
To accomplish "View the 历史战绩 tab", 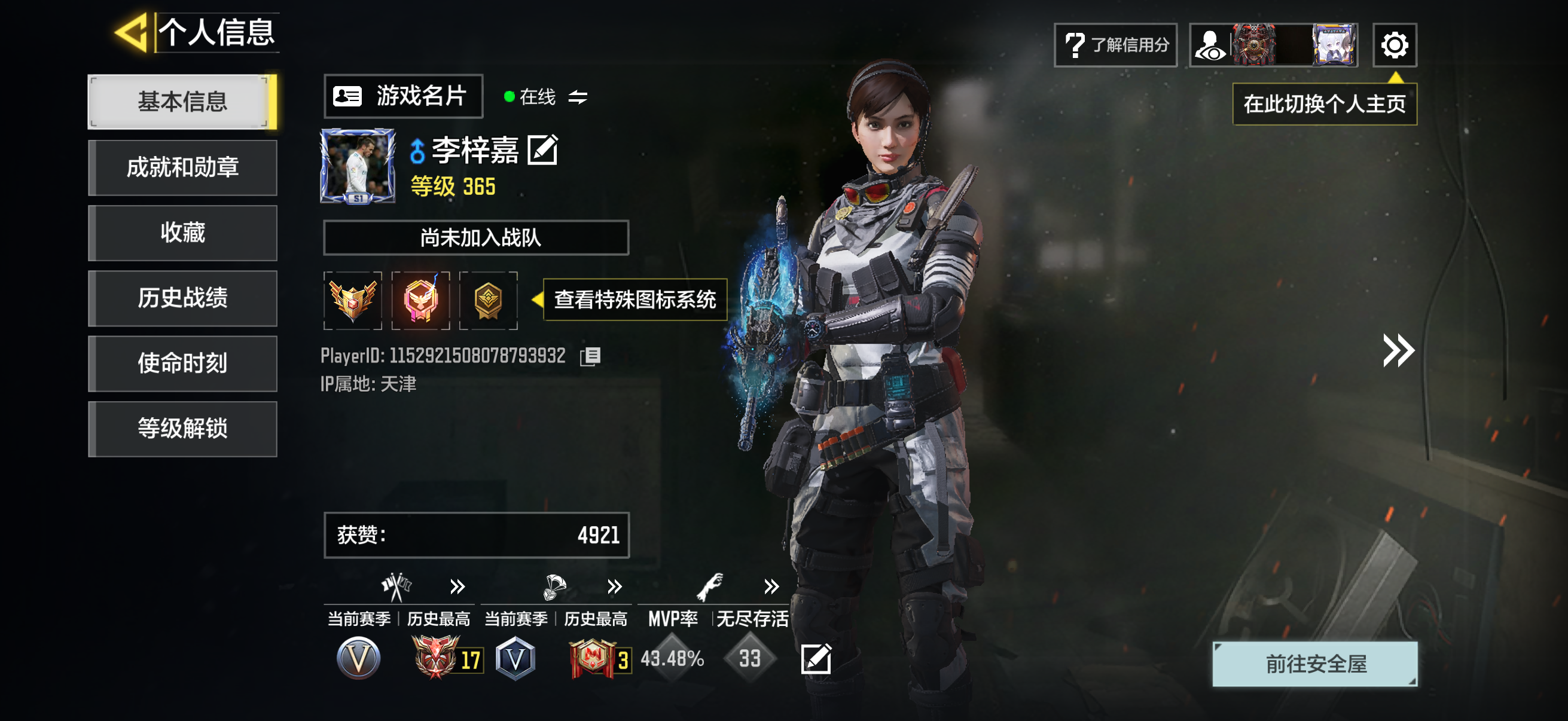I will 182,298.
